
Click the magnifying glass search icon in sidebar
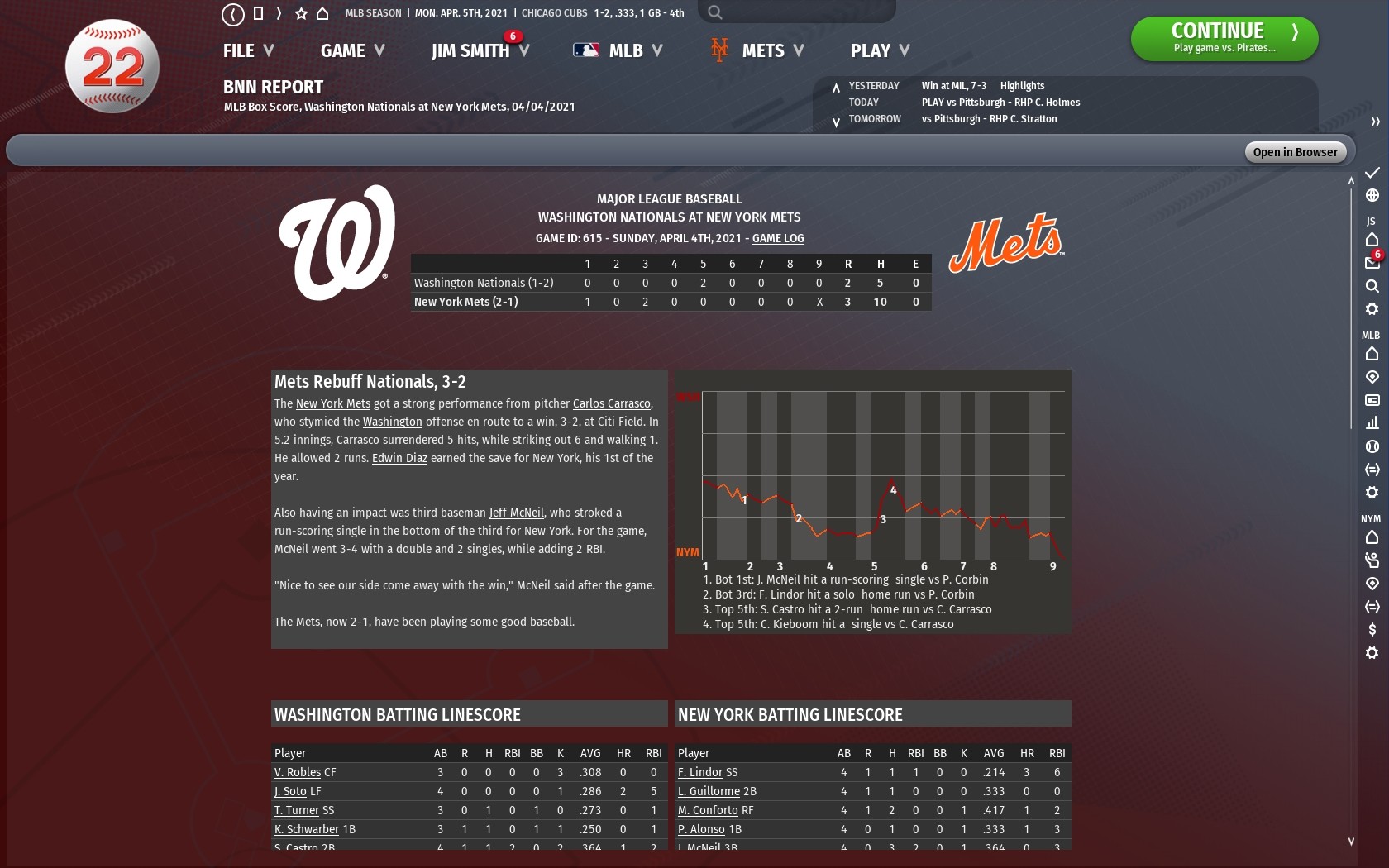[x=1372, y=285]
